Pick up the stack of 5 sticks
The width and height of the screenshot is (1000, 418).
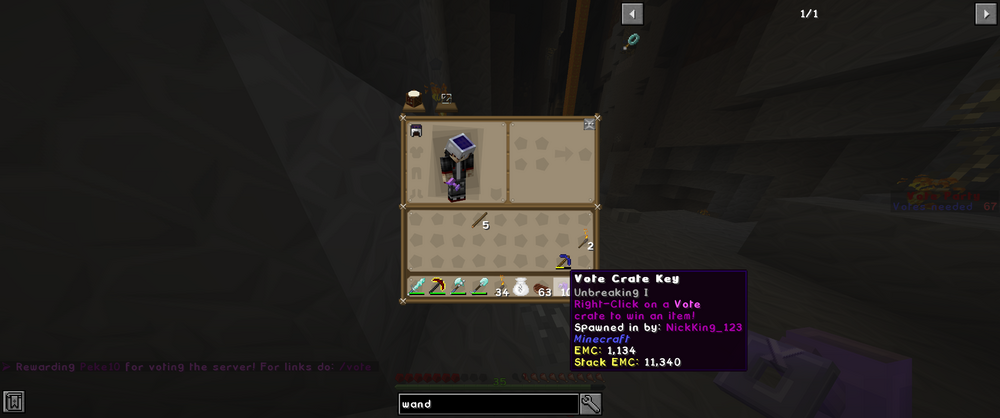480,221
